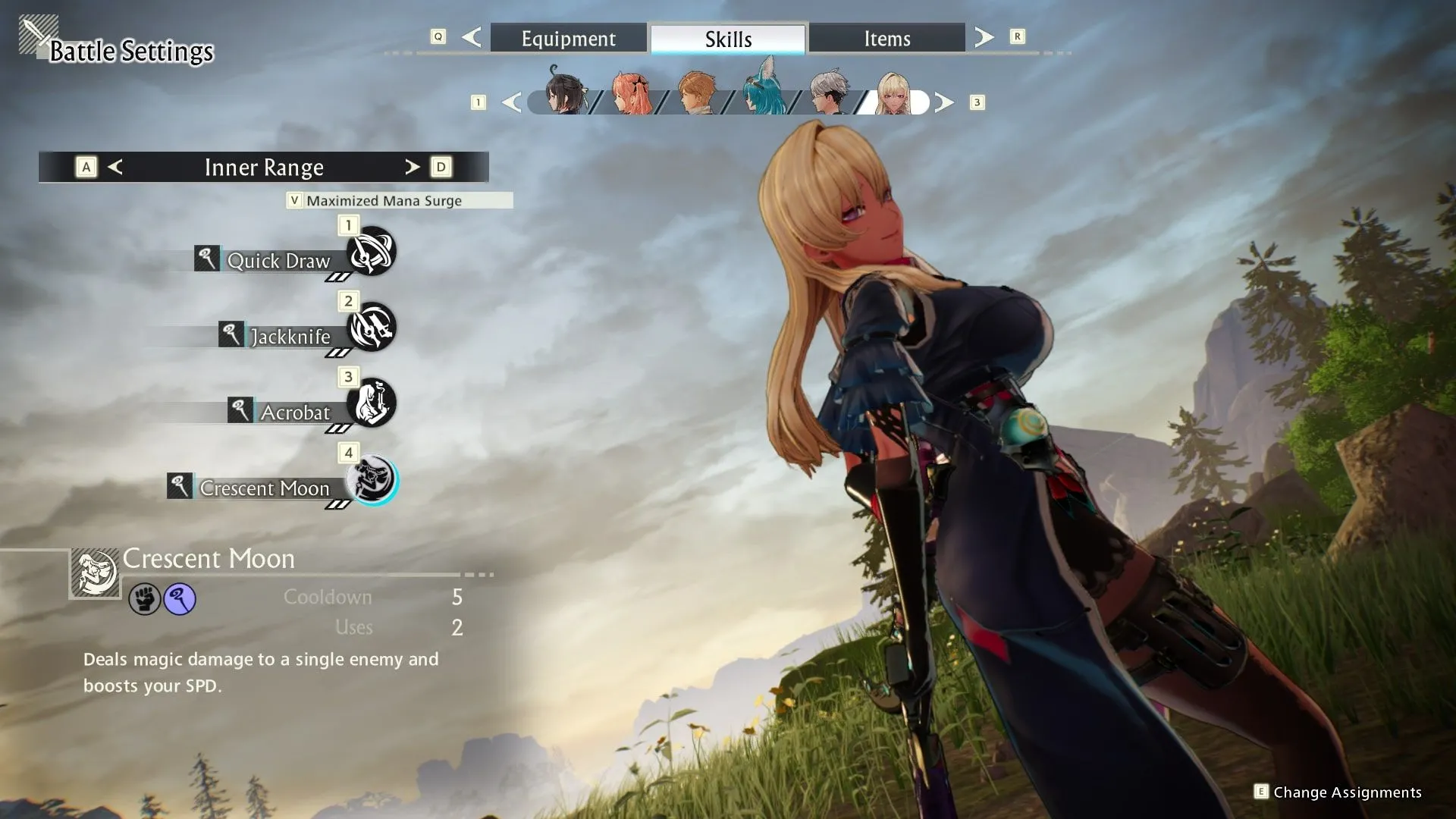Open the Items tab
Viewport: 1456px width, 819px height.
tap(886, 39)
